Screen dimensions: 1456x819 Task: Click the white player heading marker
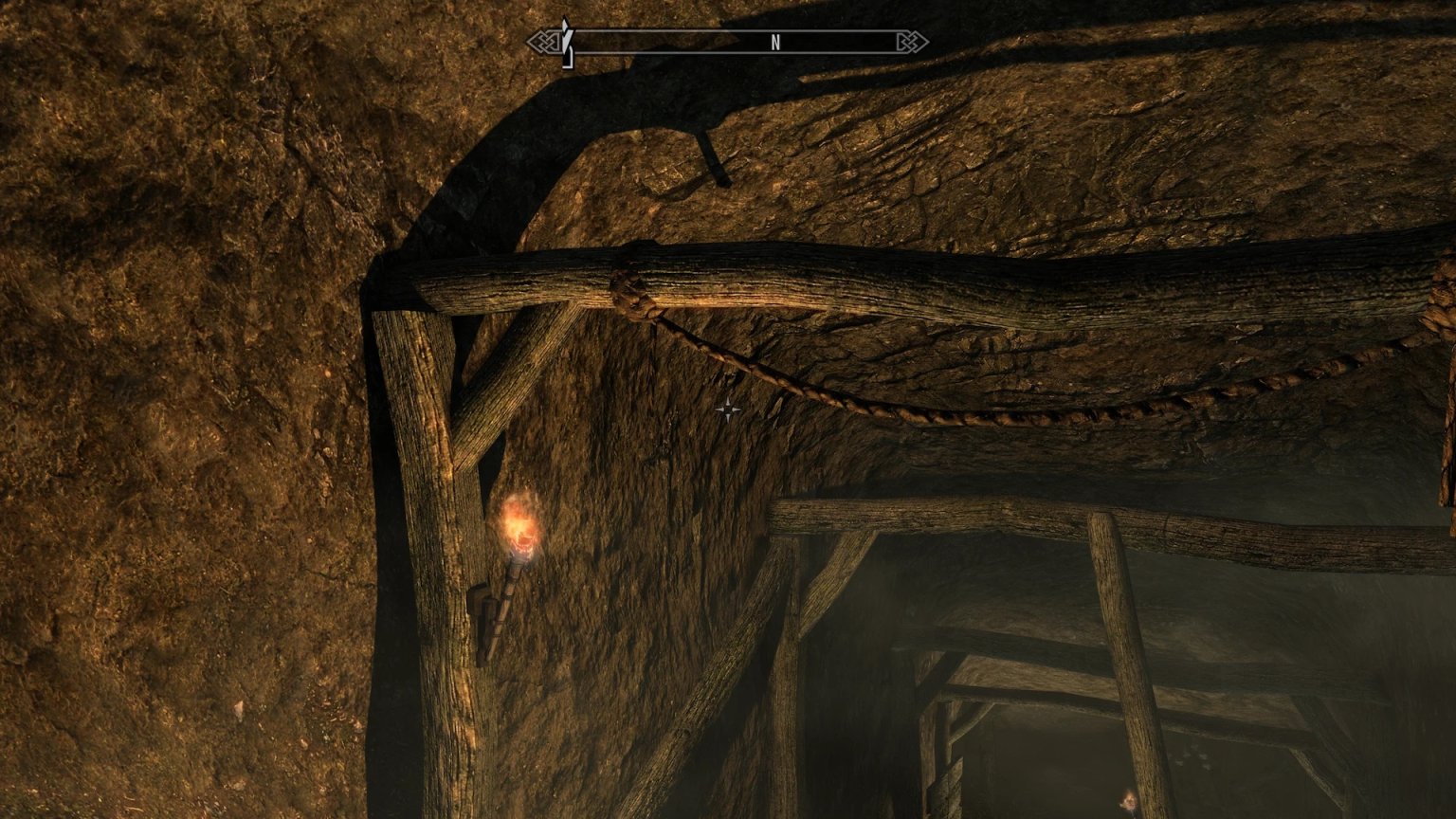coord(566,42)
